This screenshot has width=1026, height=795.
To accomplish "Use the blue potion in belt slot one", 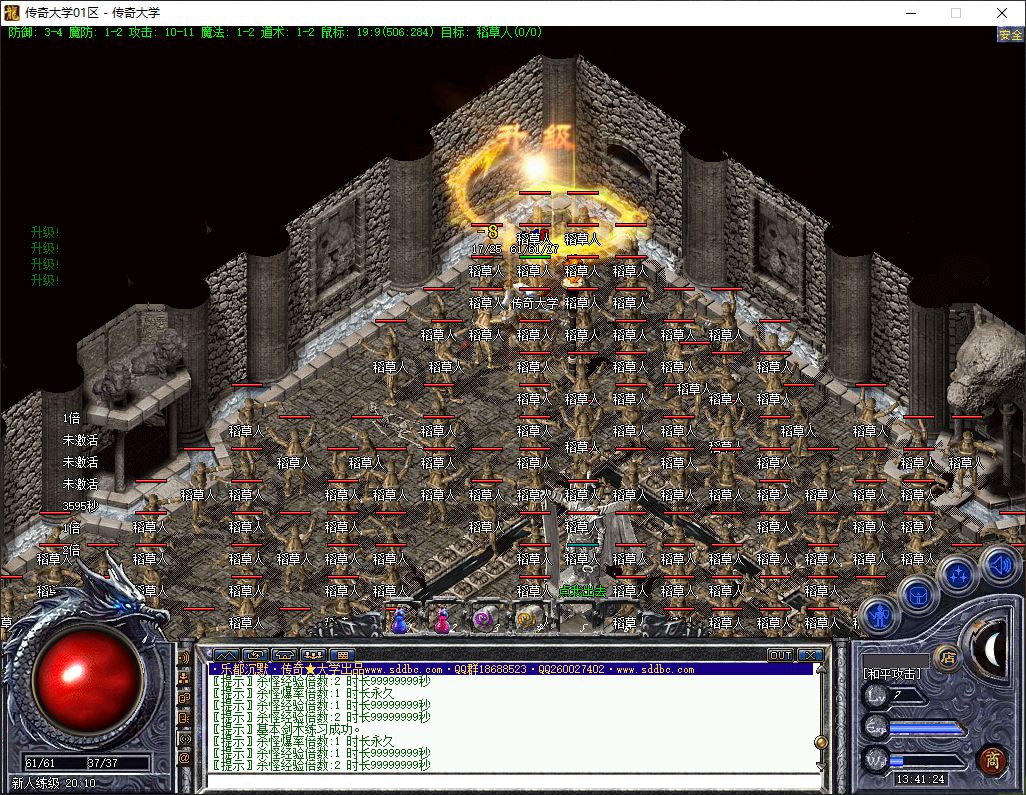I will pos(399,620).
